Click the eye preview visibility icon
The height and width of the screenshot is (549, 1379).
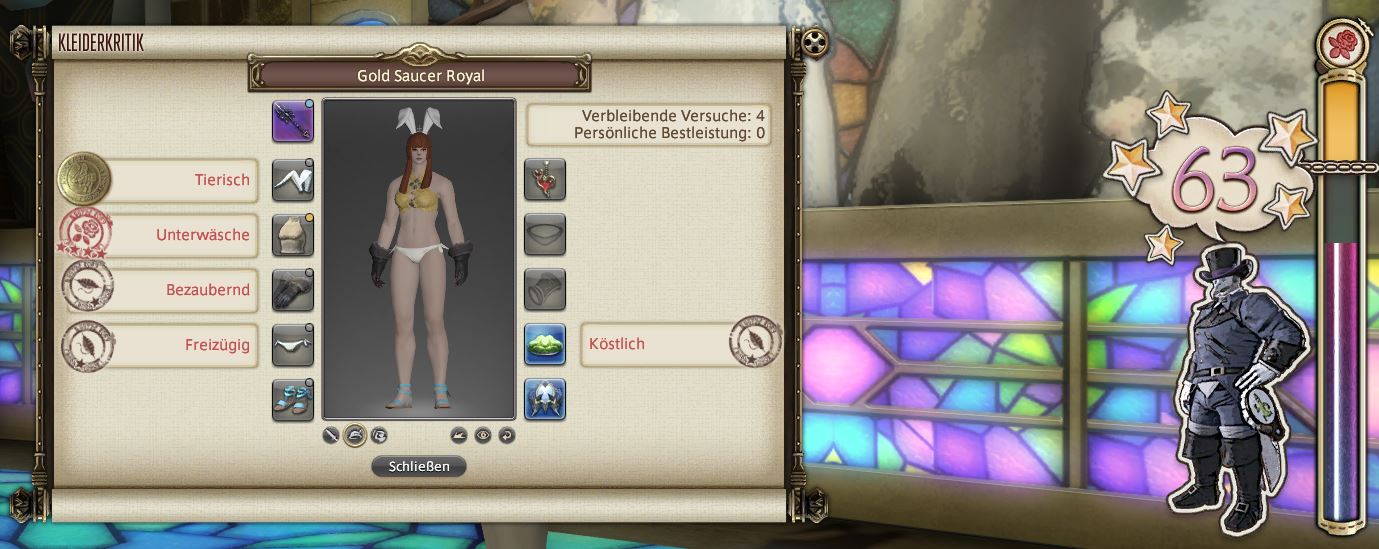click(x=483, y=435)
